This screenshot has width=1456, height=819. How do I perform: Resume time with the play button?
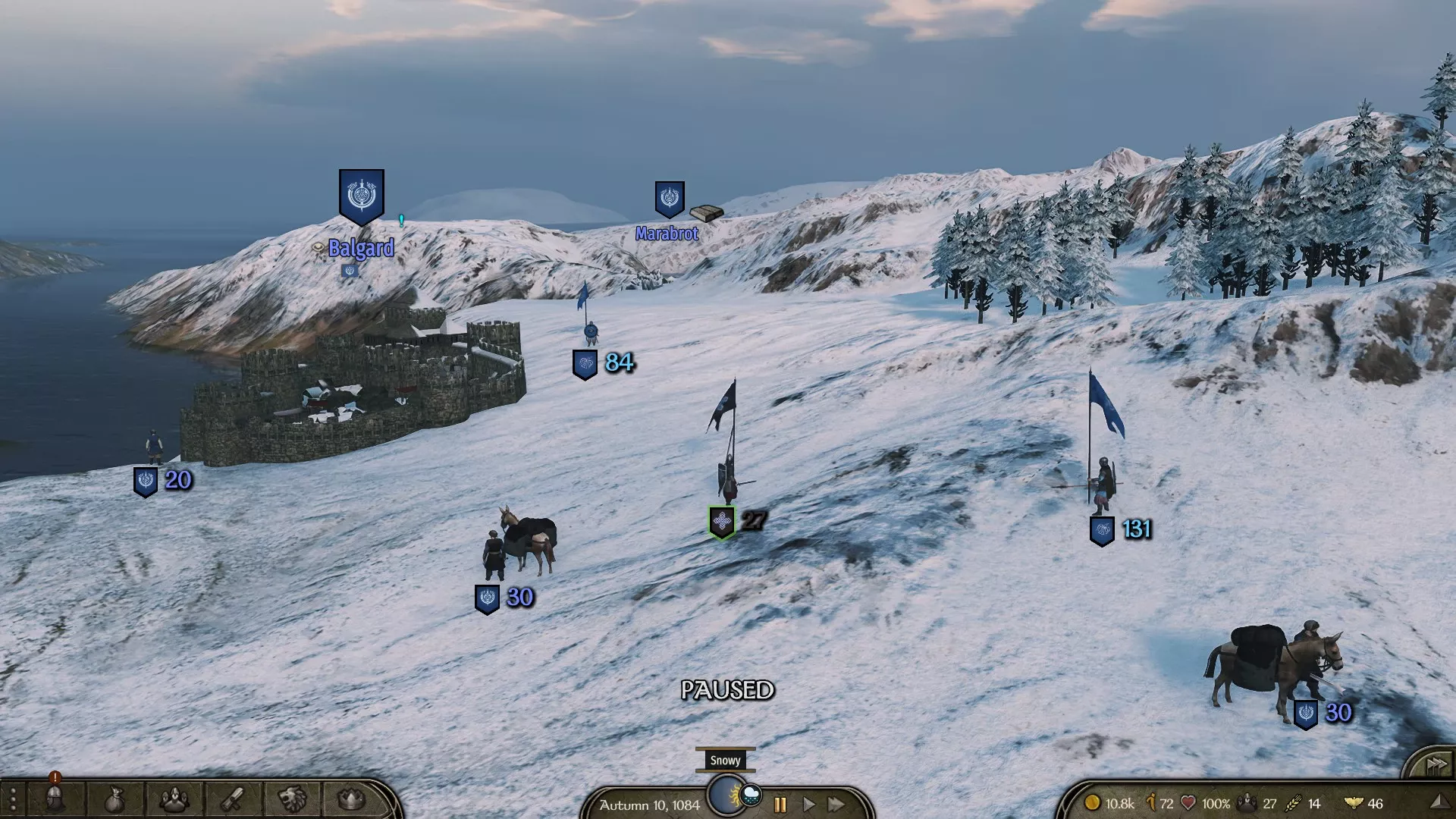809,805
